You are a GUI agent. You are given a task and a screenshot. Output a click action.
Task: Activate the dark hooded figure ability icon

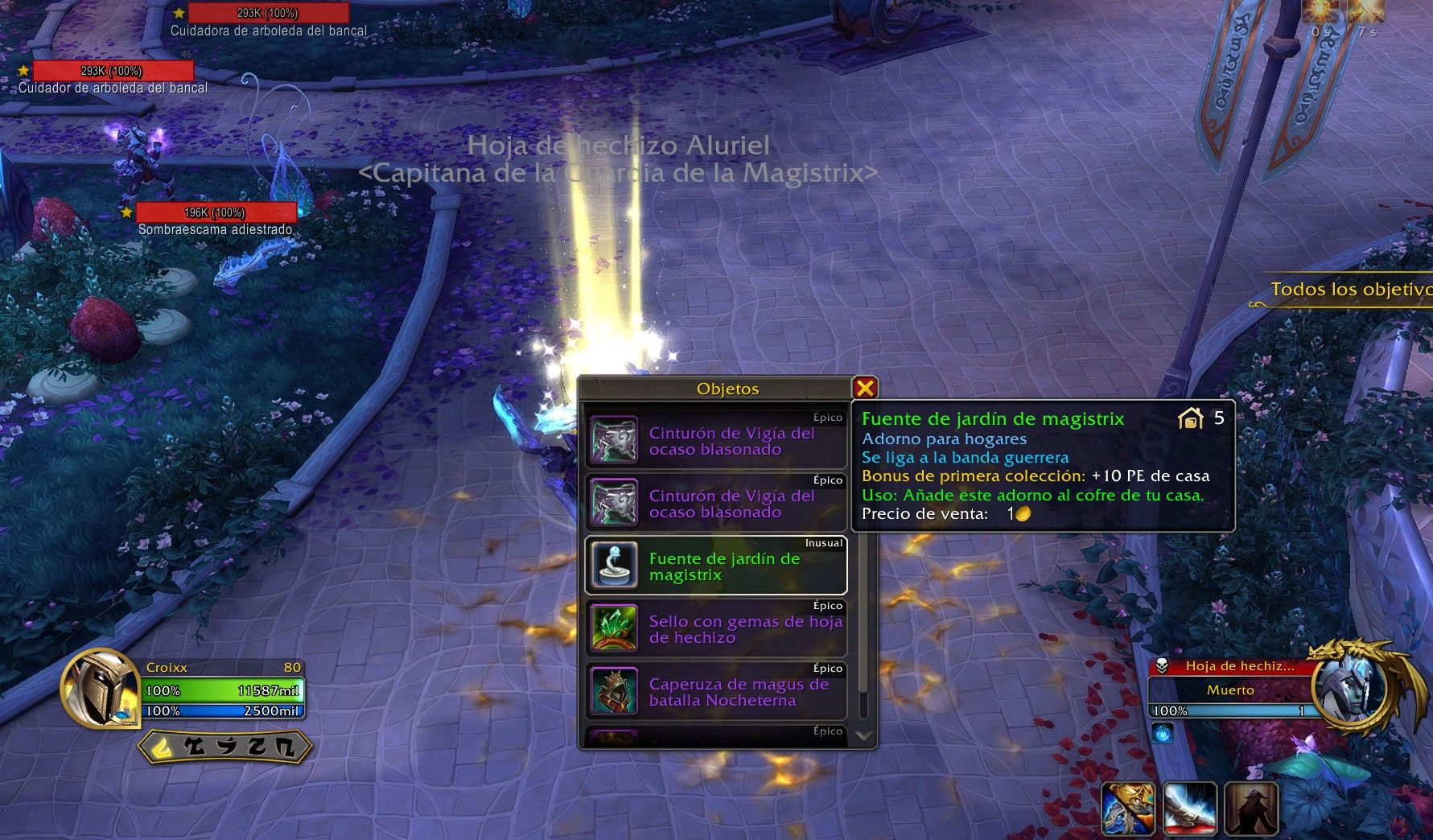pyautogui.click(x=1251, y=808)
